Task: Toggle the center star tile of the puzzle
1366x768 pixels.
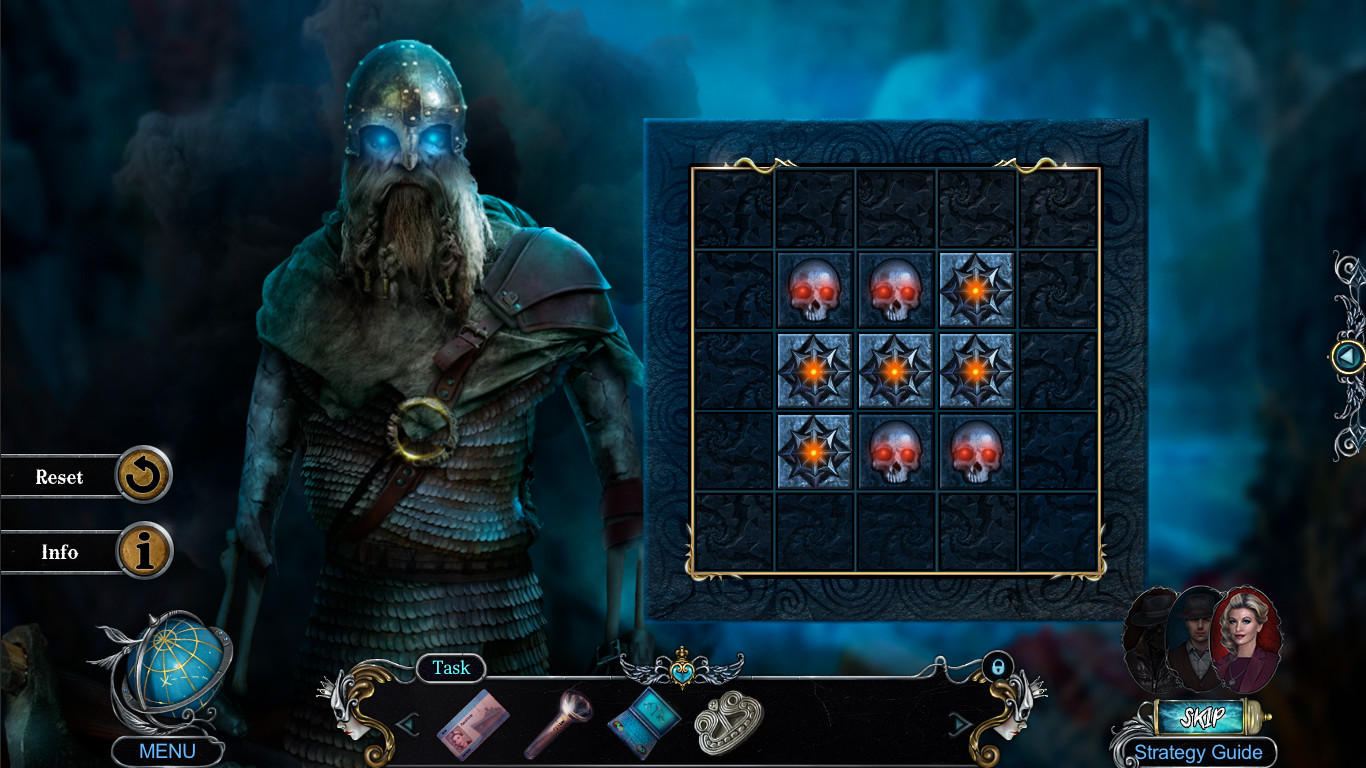Action: click(x=894, y=371)
